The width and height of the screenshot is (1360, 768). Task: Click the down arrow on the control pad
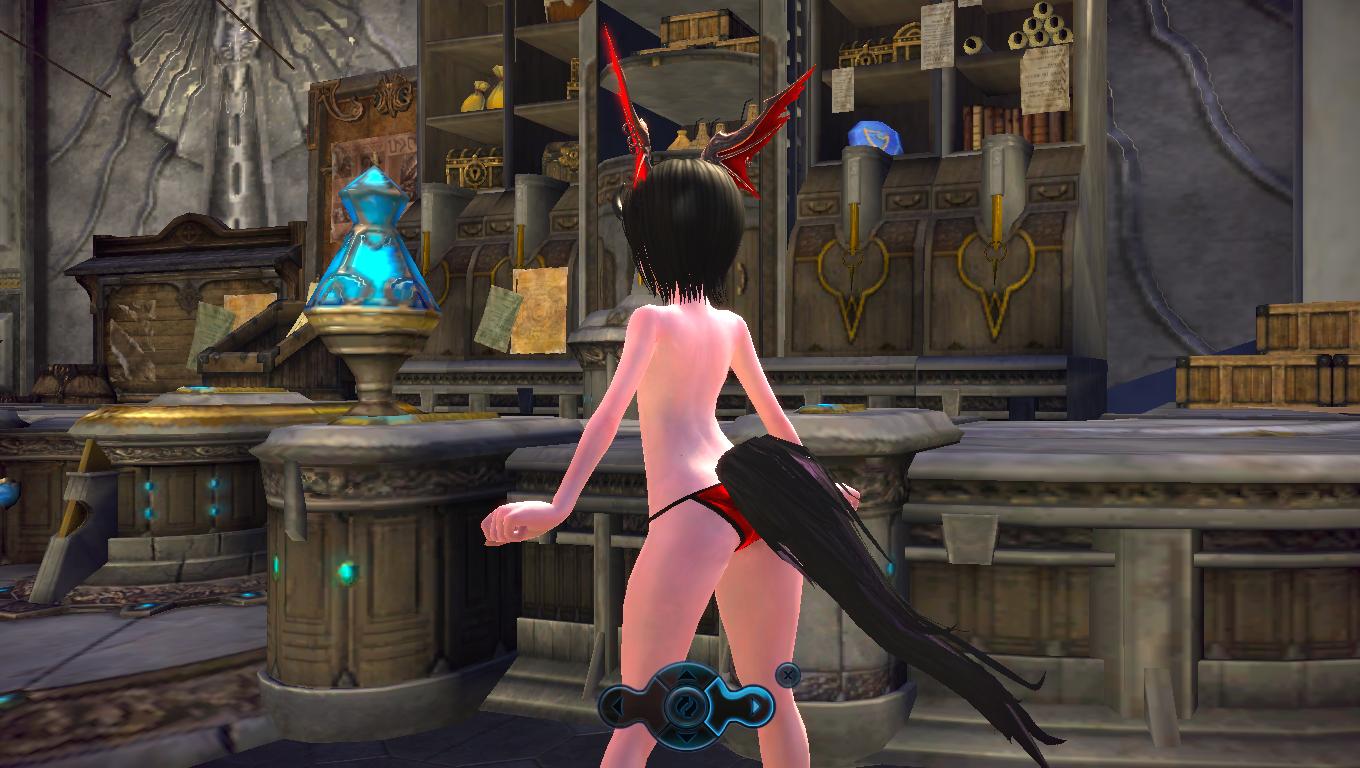click(687, 737)
